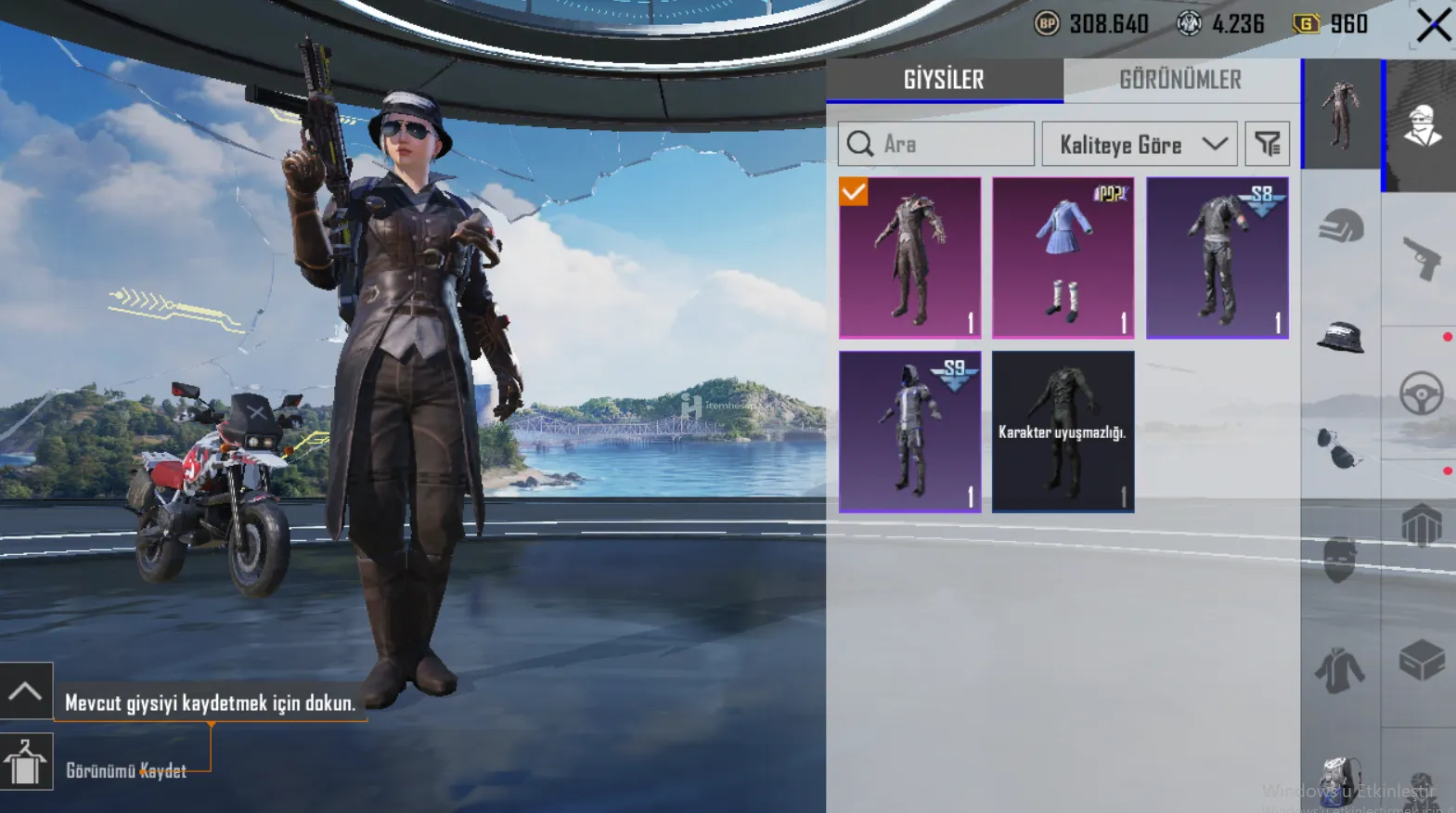Select the S8 season outfit

click(1217, 257)
